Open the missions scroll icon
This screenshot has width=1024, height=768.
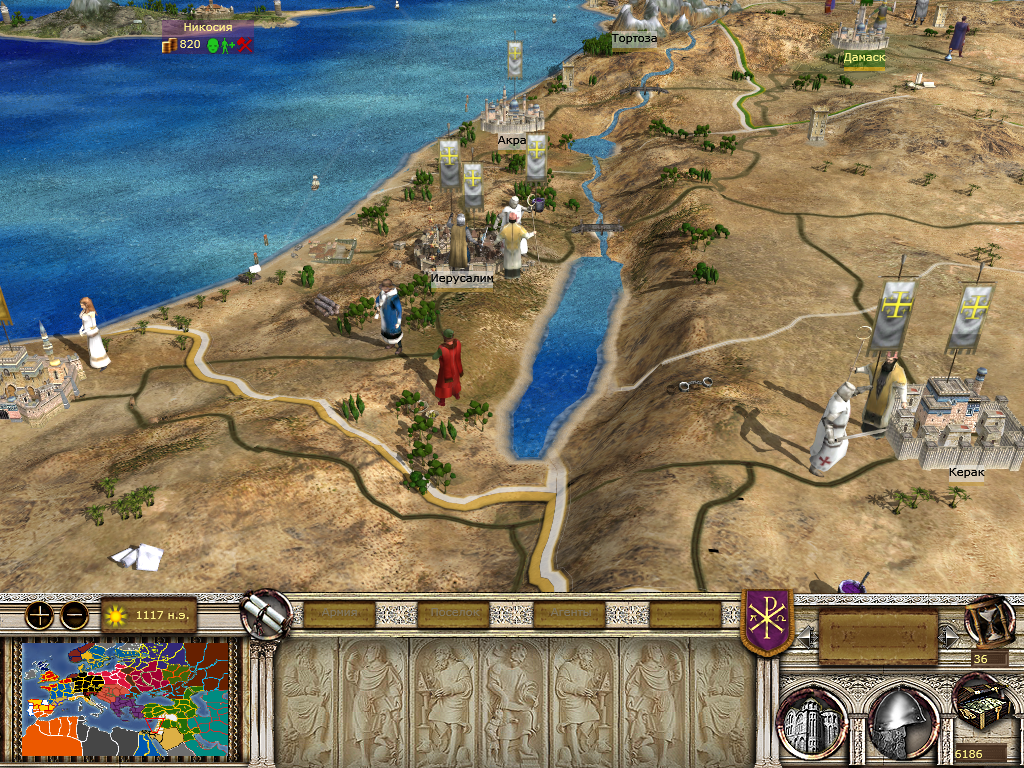coord(266,614)
